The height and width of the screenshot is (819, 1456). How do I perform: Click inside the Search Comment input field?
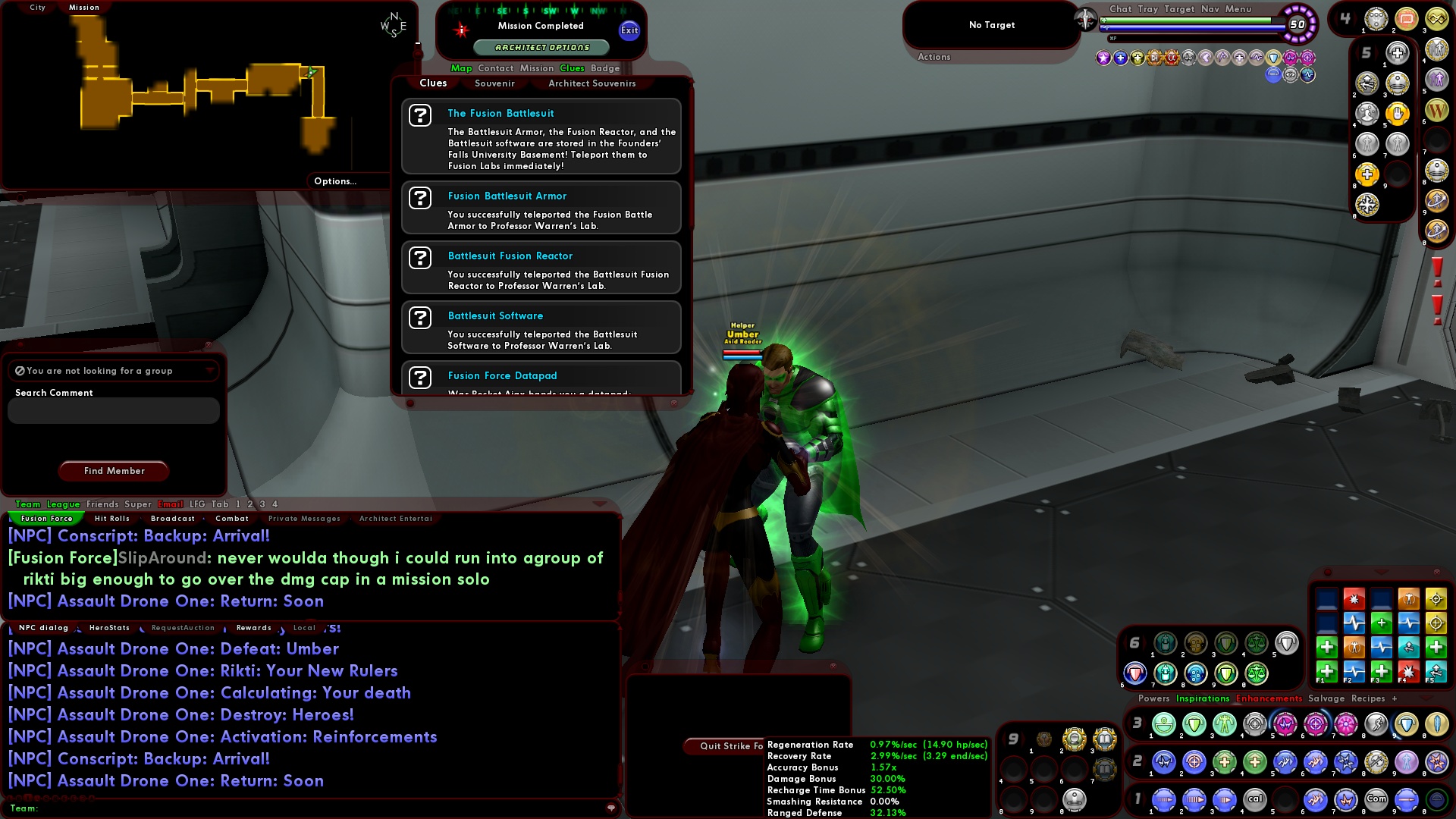pos(112,410)
